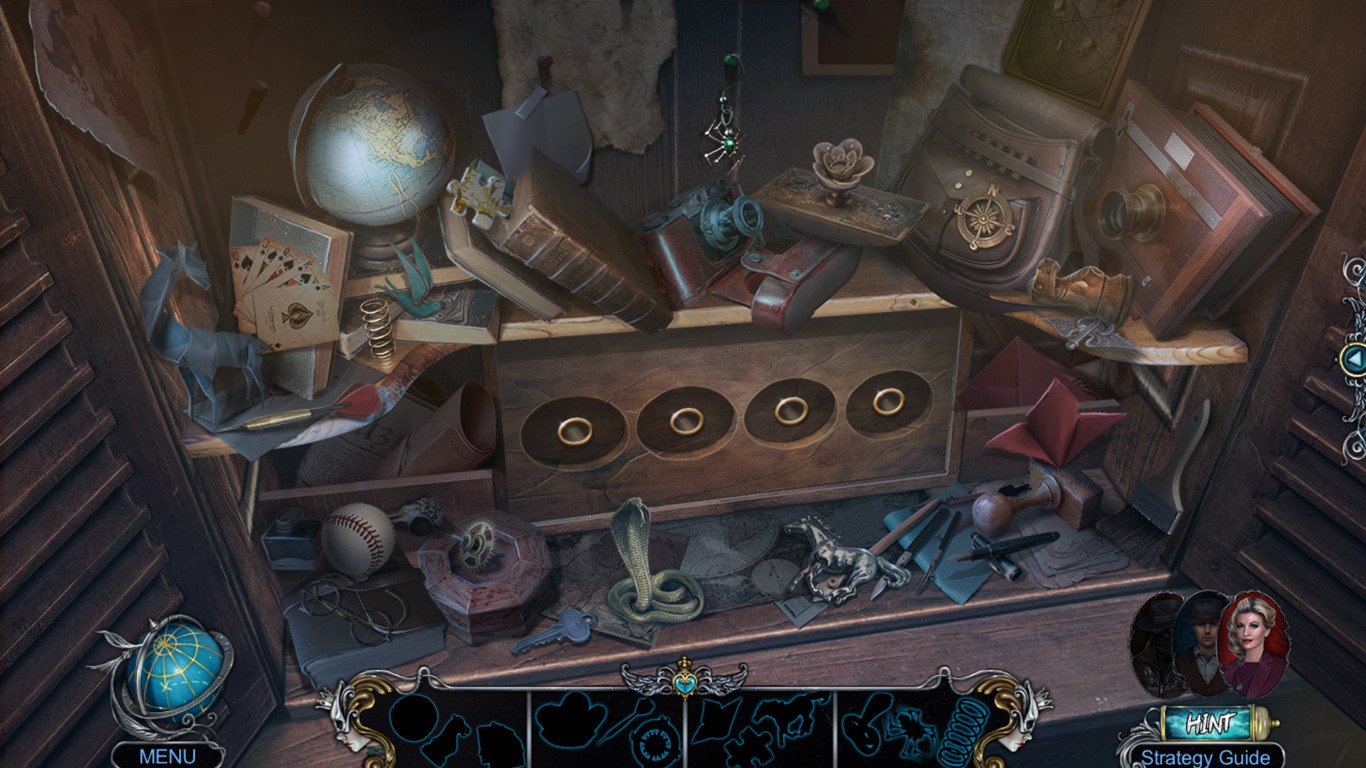1366x768 pixels.
Task: Open the MENU
Action: click(166, 757)
